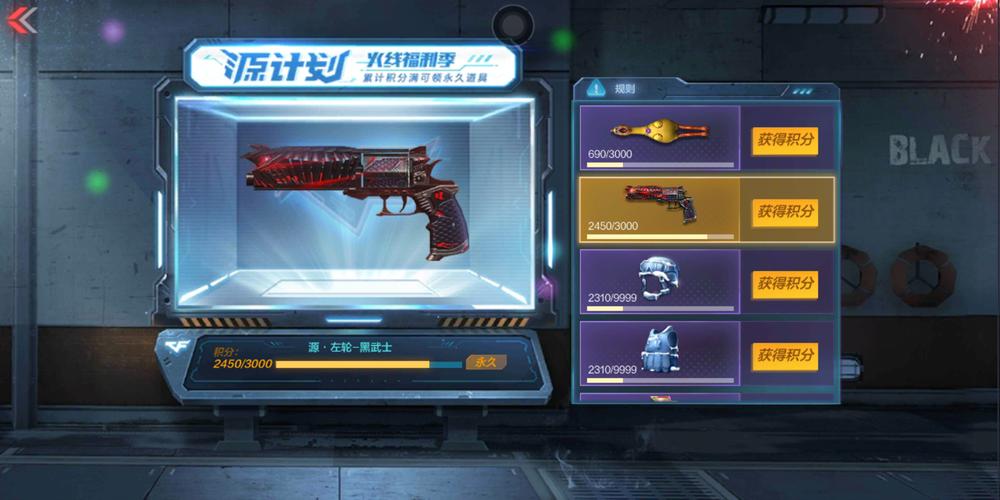The image size is (1000, 500).
Task: Hit 获得积分 beside the armor vest
Action: point(785,355)
